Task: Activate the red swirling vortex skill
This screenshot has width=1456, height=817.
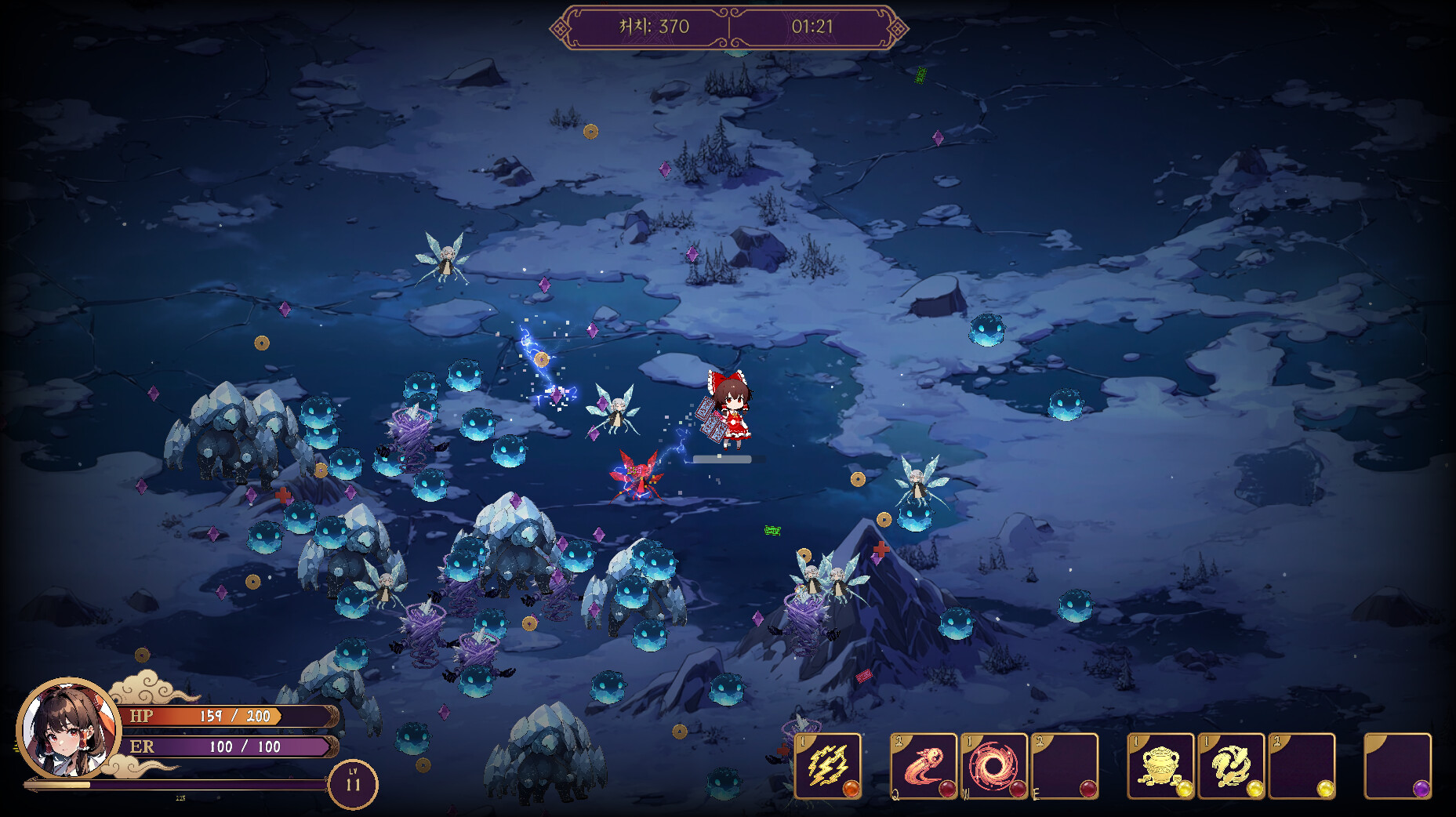Action: tap(993, 765)
